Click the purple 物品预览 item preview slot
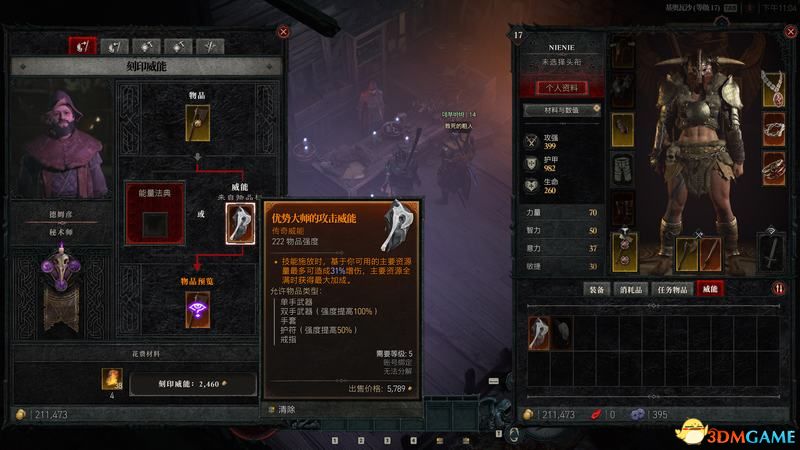The width and height of the screenshot is (800, 450). (x=198, y=311)
